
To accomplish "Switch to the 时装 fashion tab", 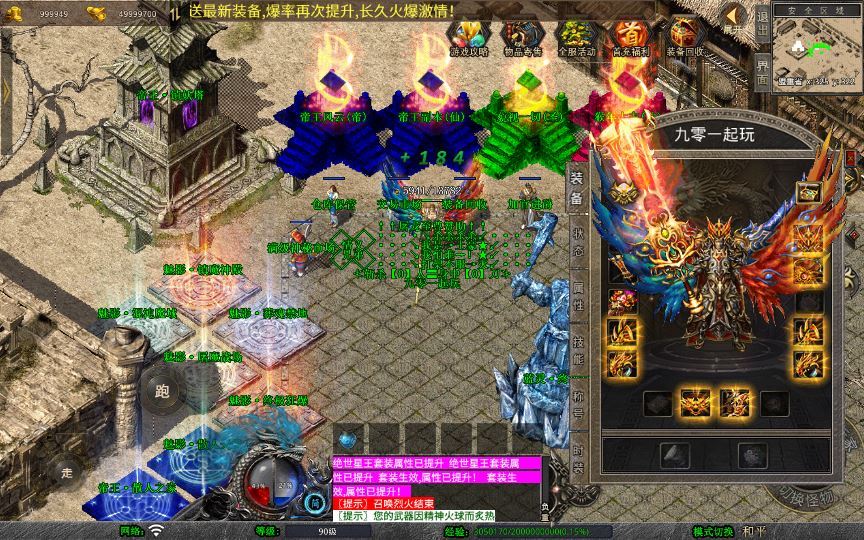I will click(x=578, y=458).
